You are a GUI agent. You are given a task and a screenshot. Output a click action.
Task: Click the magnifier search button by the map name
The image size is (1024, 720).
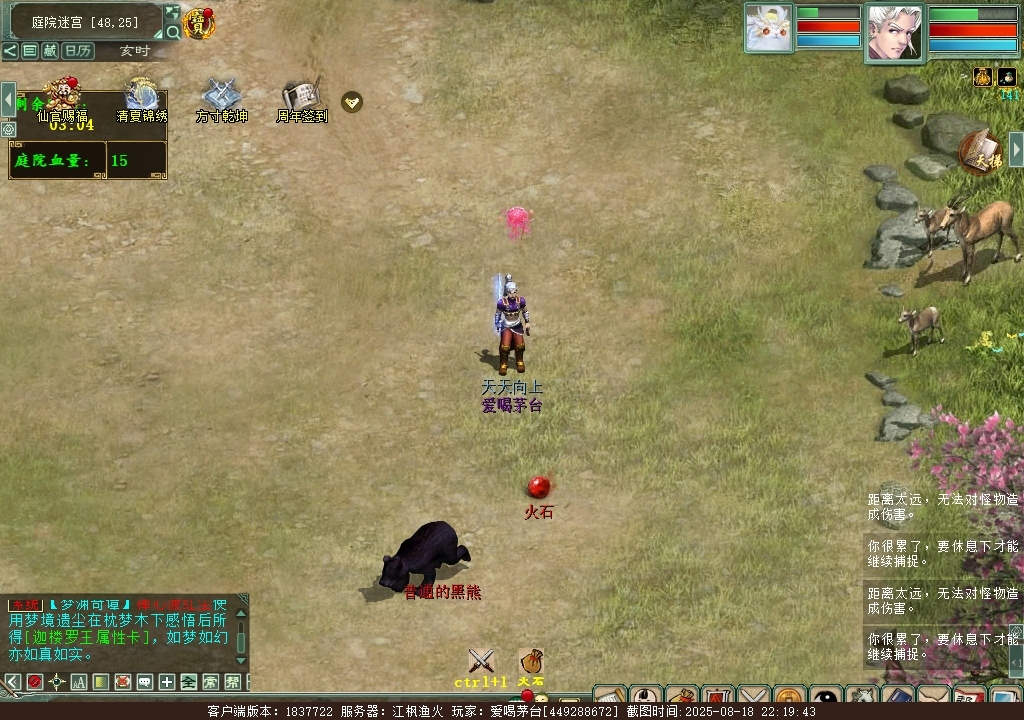[173, 32]
